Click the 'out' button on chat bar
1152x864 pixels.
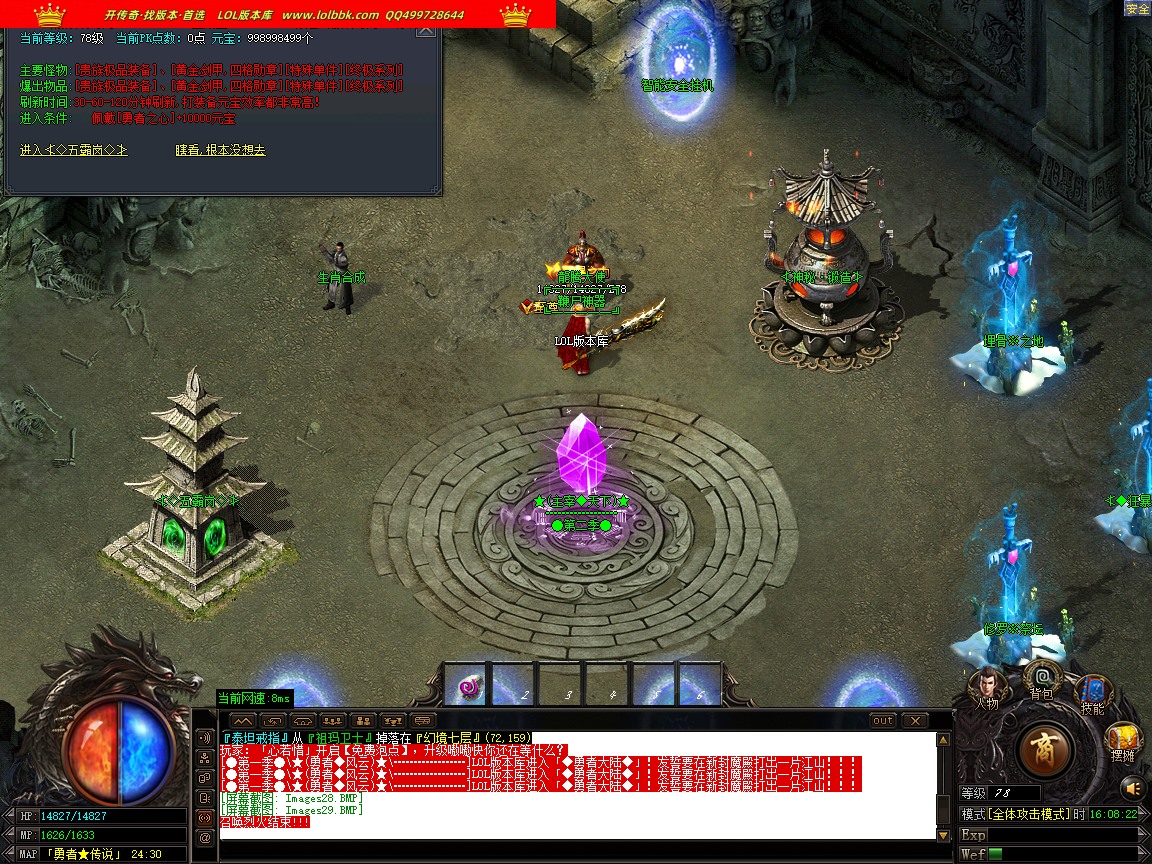pyautogui.click(x=882, y=720)
